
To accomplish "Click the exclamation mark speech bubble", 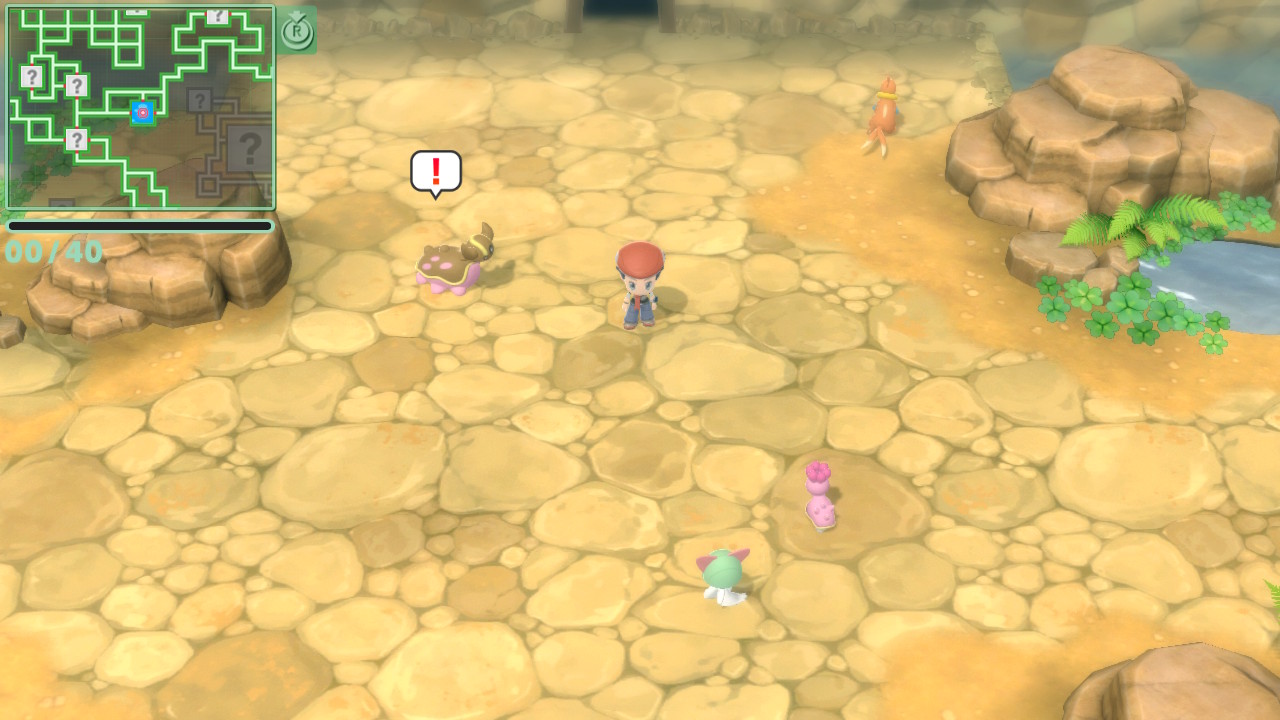I will tap(434, 172).
